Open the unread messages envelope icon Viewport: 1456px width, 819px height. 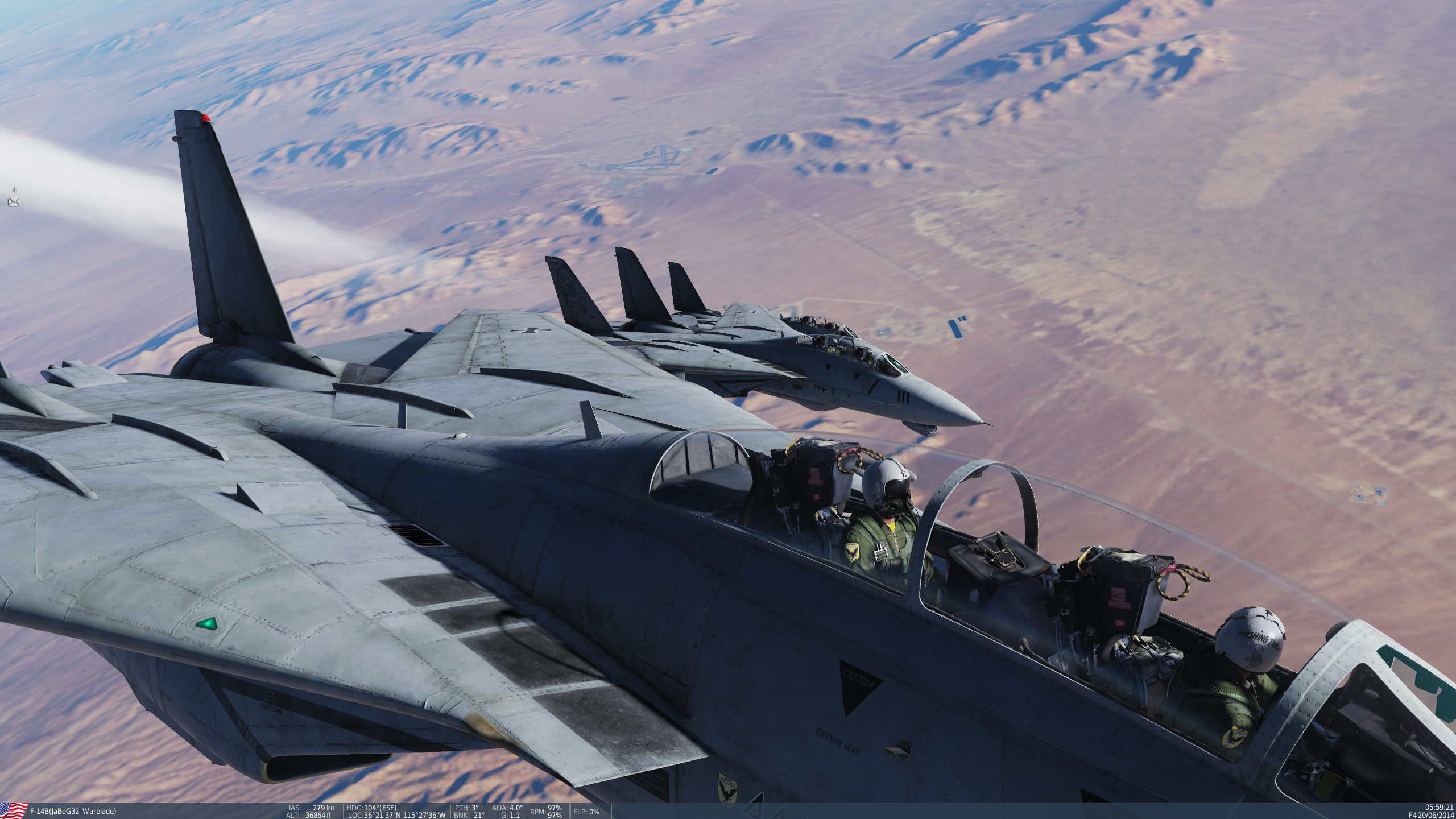coord(14,201)
